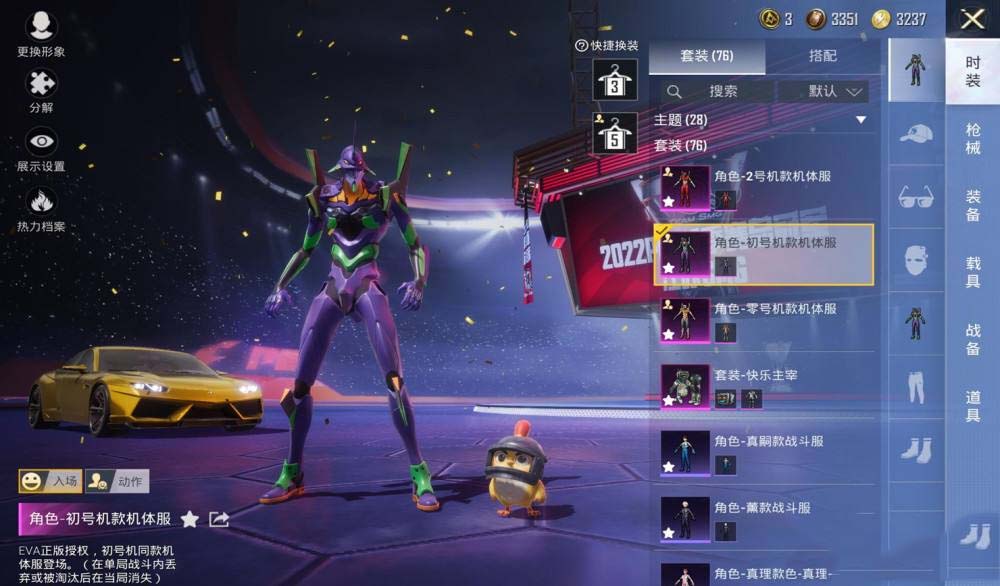Select the 角色-2号机款机体服 outfit
Screen dimensions: 1000x586
tap(764, 187)
